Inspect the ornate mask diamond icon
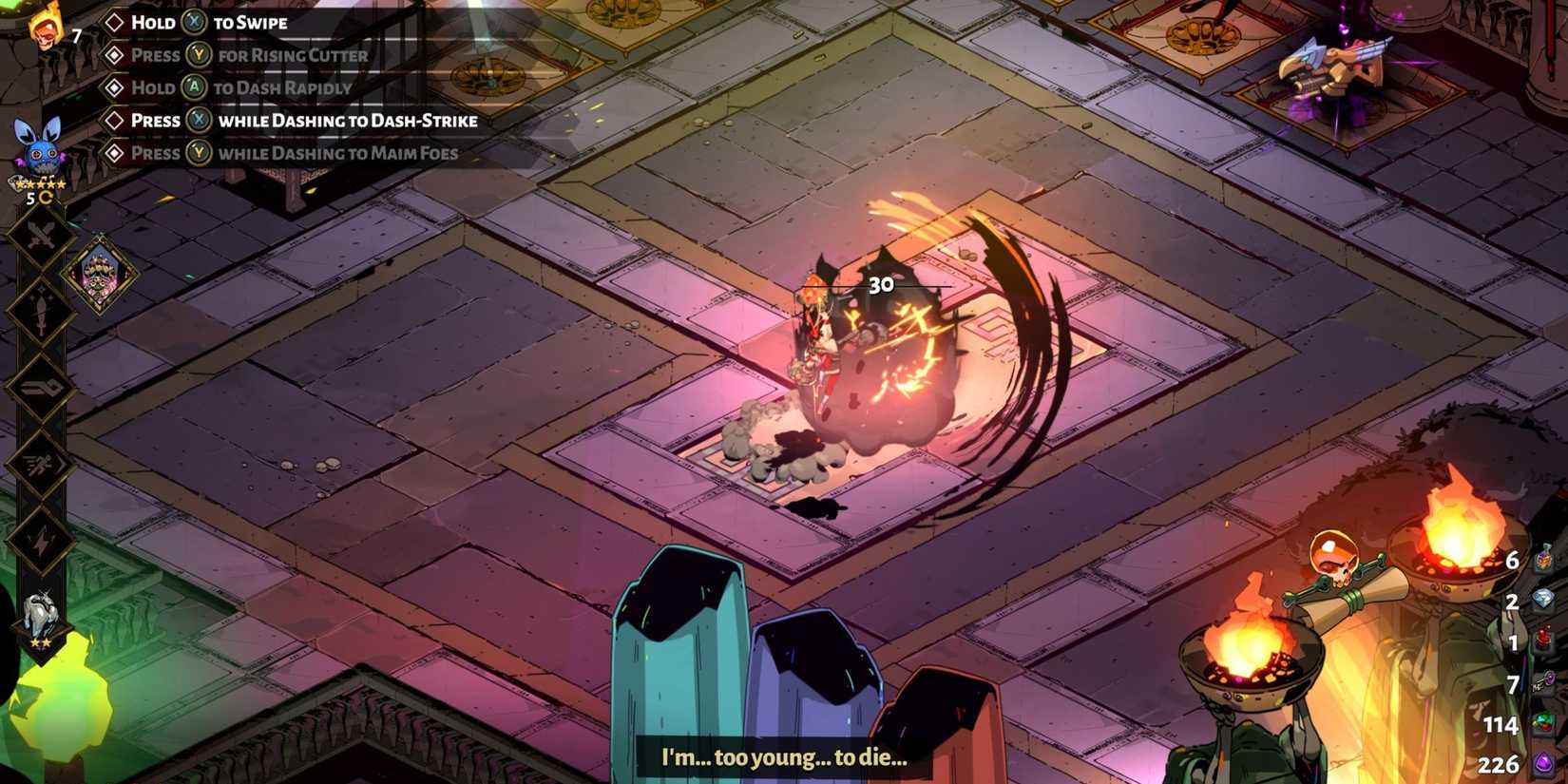1568x784 pixels. (100, 274)
